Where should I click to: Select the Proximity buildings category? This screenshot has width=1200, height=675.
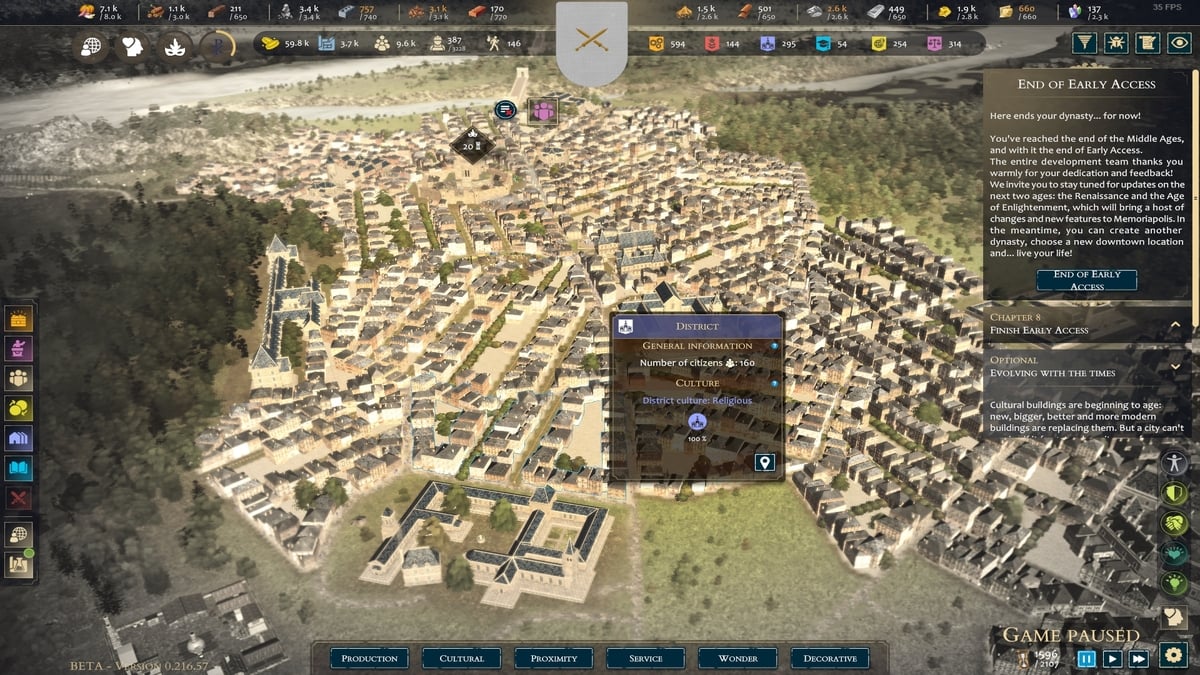point(554,658)
